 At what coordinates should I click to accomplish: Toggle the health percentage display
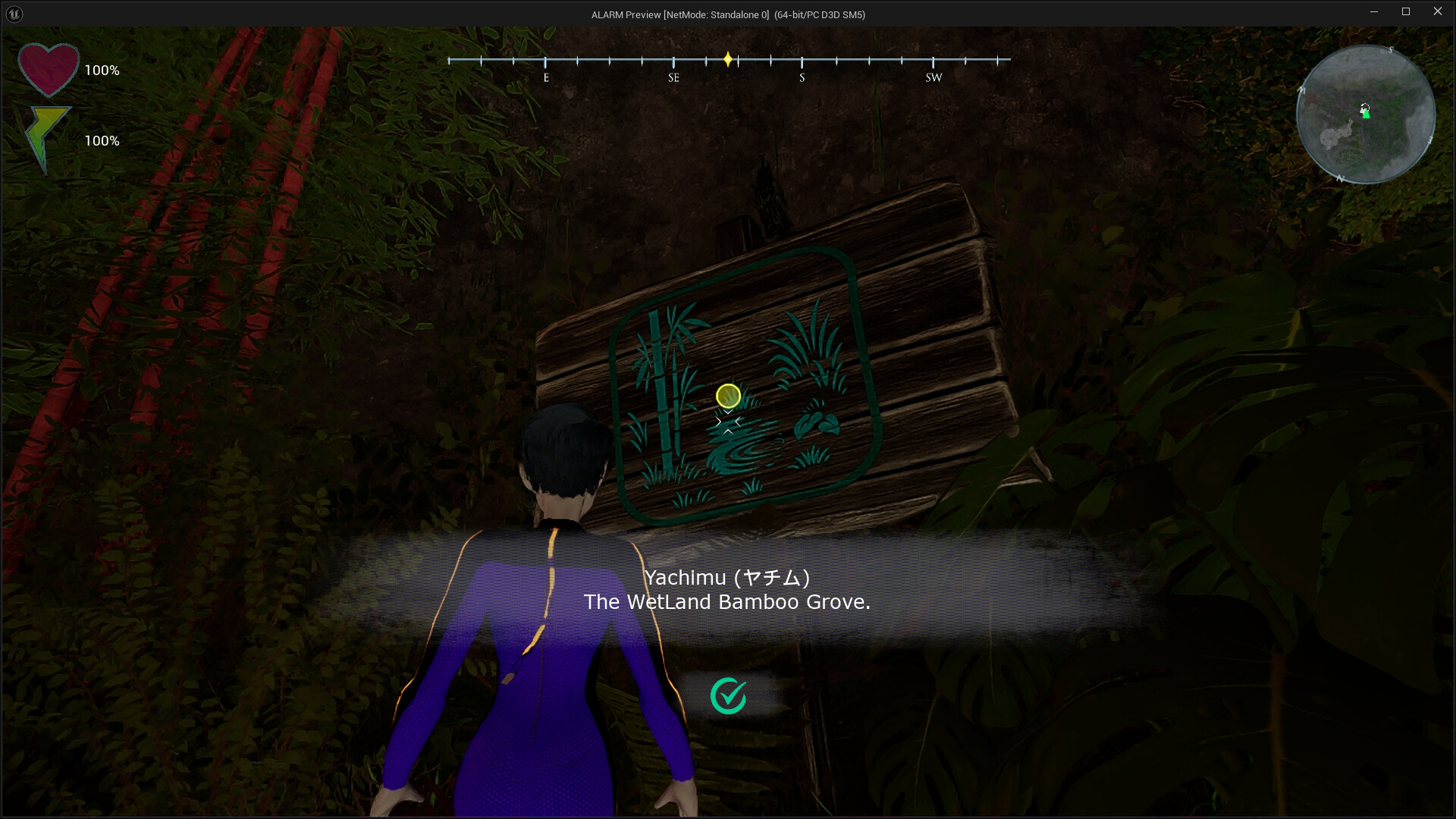pyautogui.click(x=102, y=70)
